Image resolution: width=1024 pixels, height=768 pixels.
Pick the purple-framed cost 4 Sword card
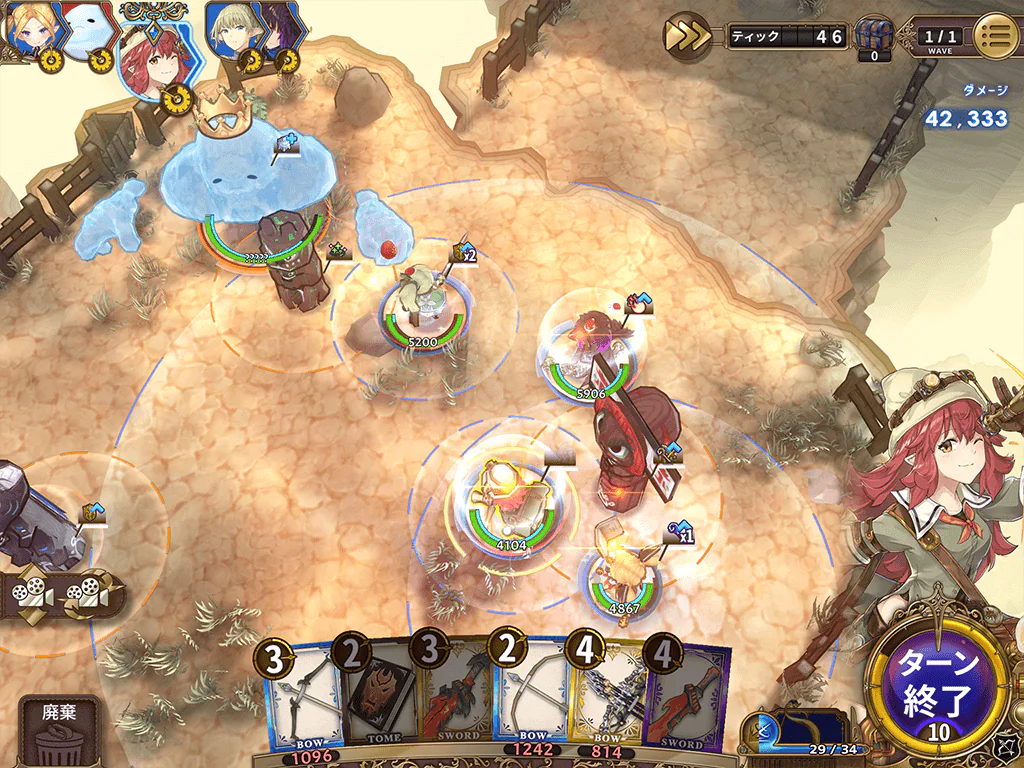686,700
